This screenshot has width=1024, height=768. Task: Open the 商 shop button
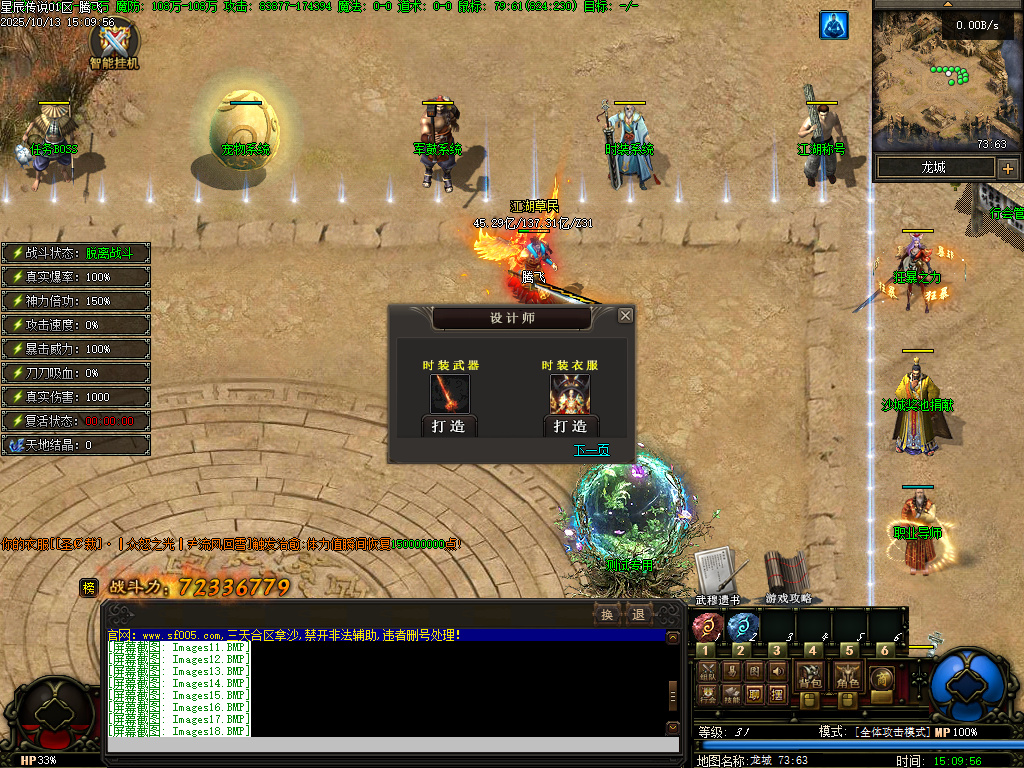(882, 677)
